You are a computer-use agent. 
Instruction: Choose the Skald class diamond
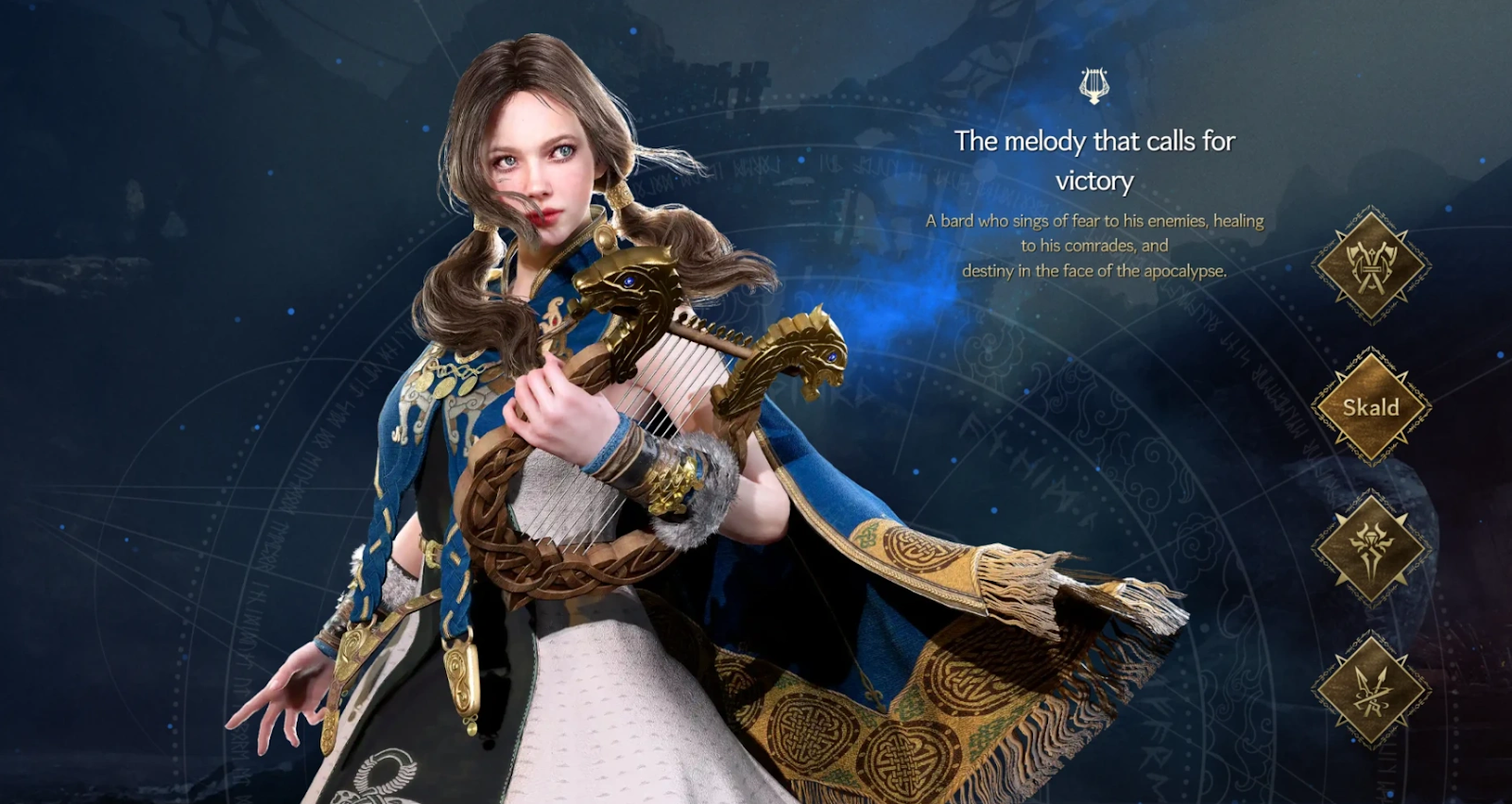tap(1370, 407)
